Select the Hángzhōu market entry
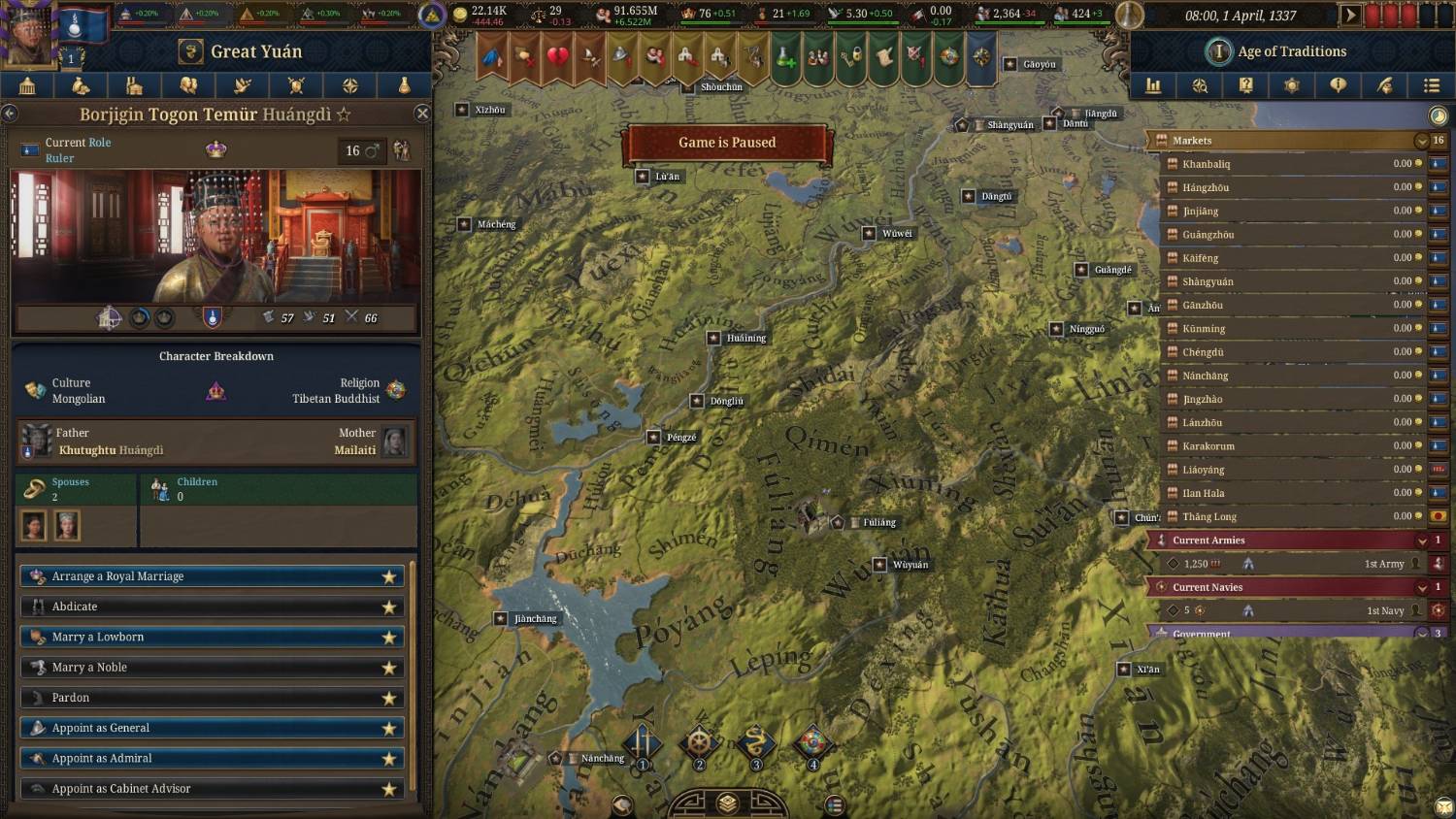The height and width of the screenshot is (819, 1456). [1291, 187]
